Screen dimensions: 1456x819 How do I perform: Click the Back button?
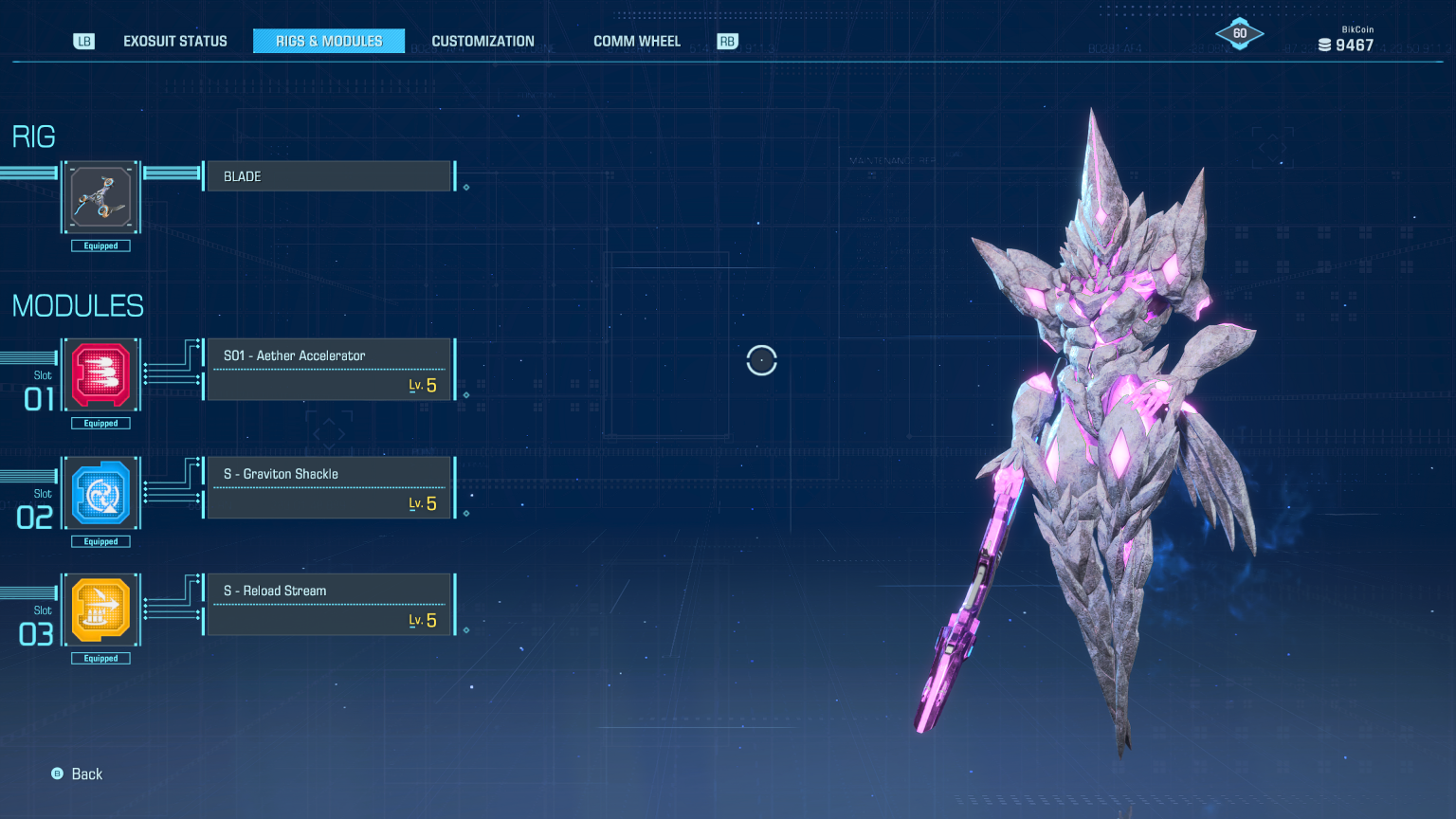[77, 773]
